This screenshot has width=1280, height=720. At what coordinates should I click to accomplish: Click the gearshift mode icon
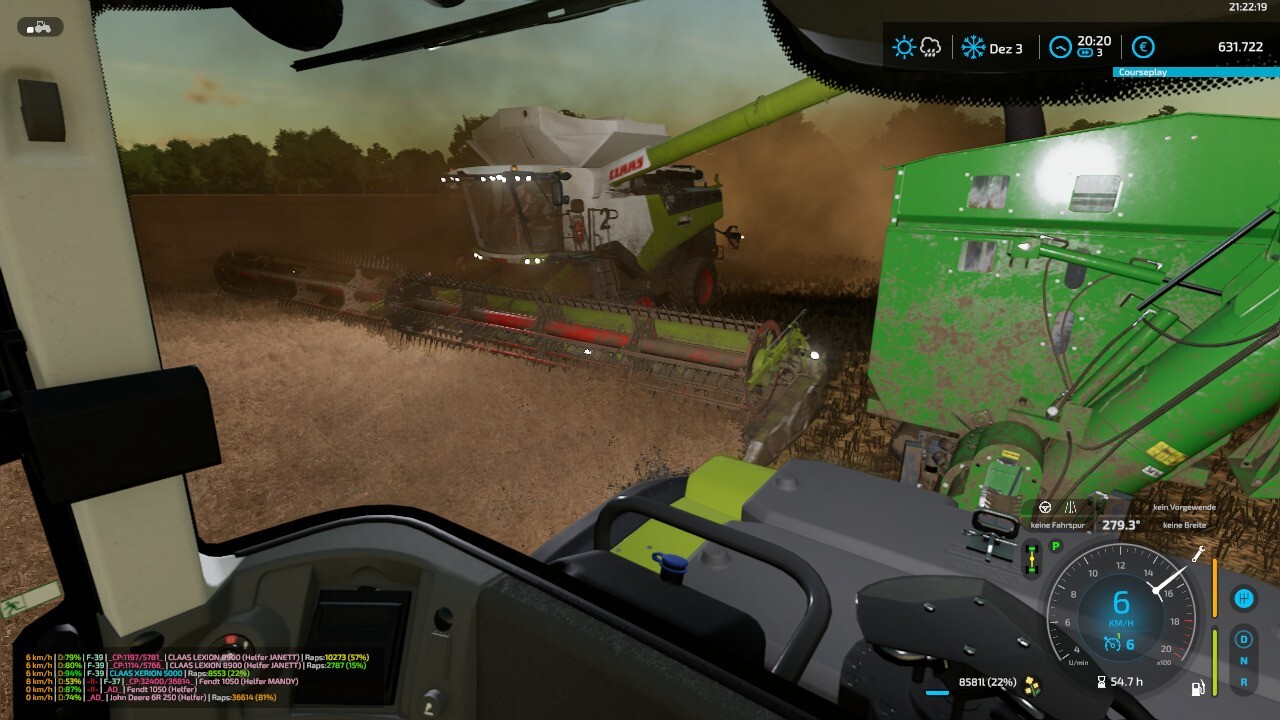tap(1244, 598)
